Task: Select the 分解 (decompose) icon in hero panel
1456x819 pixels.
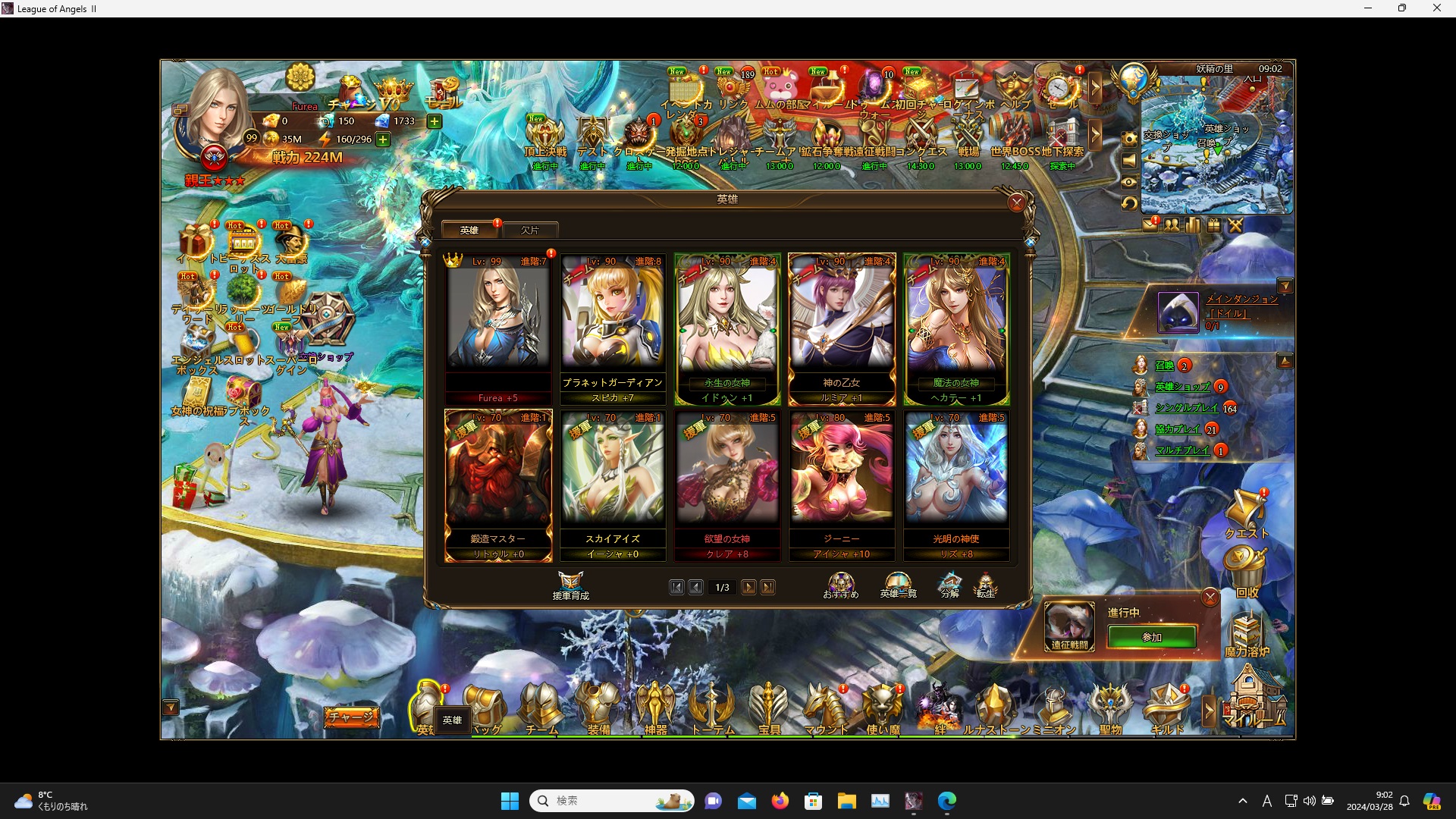Action: 949,584
